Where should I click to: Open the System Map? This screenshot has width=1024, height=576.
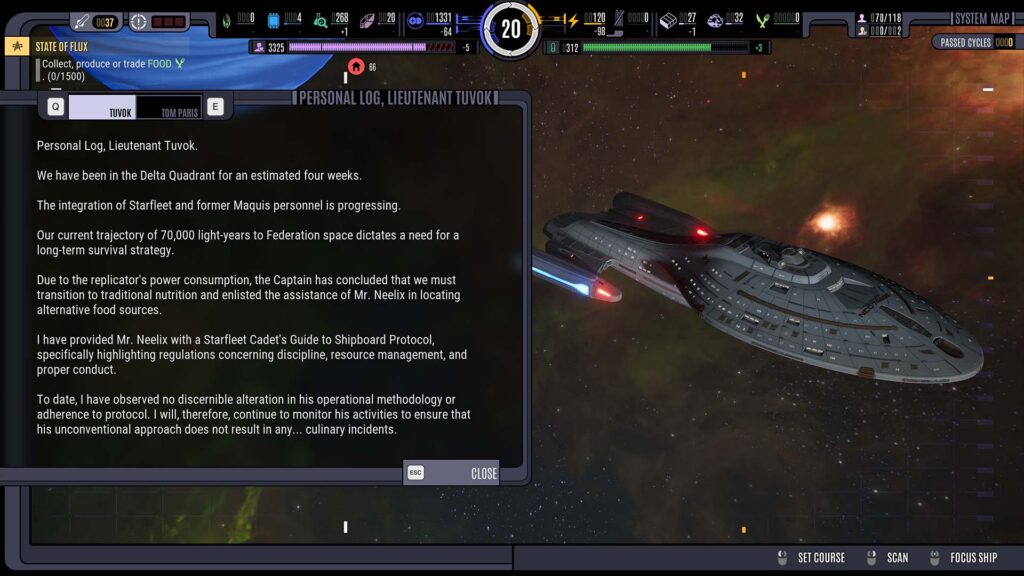tap(982, 19)
